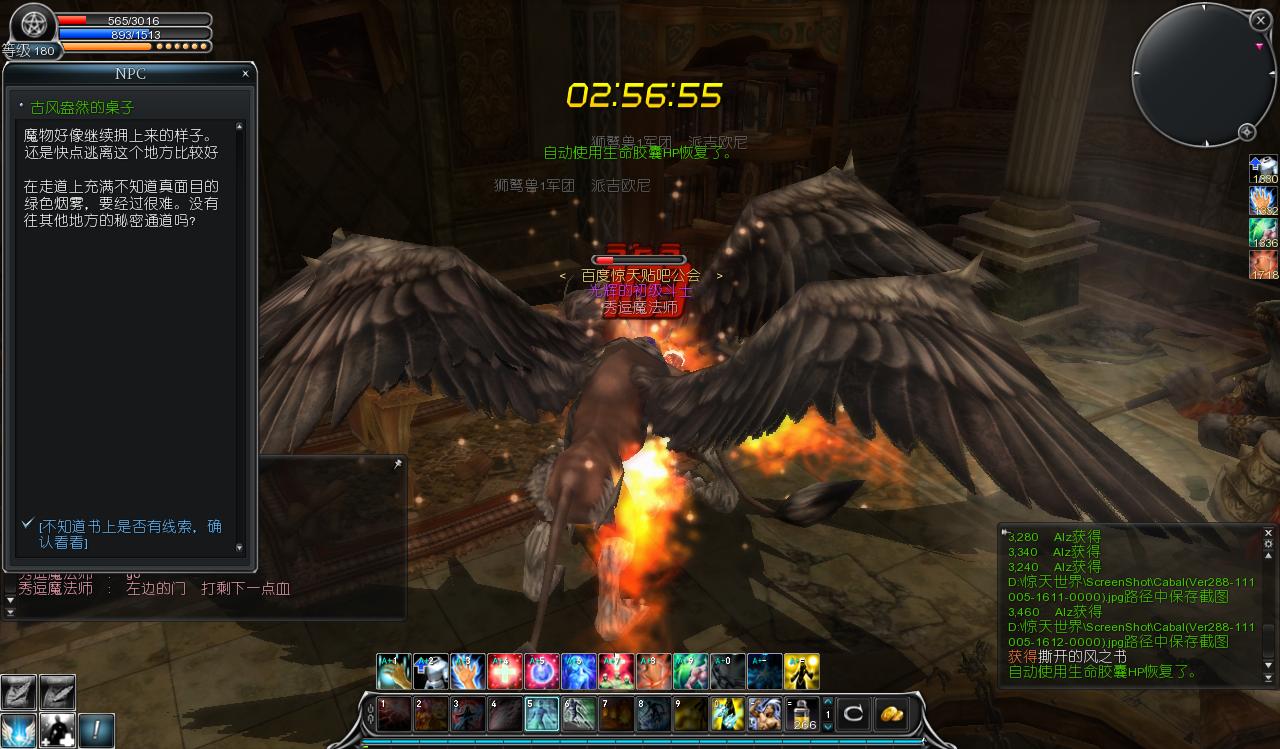
Task: Use the A+2 armor upgrade buff skill
Action: (430, 671)
